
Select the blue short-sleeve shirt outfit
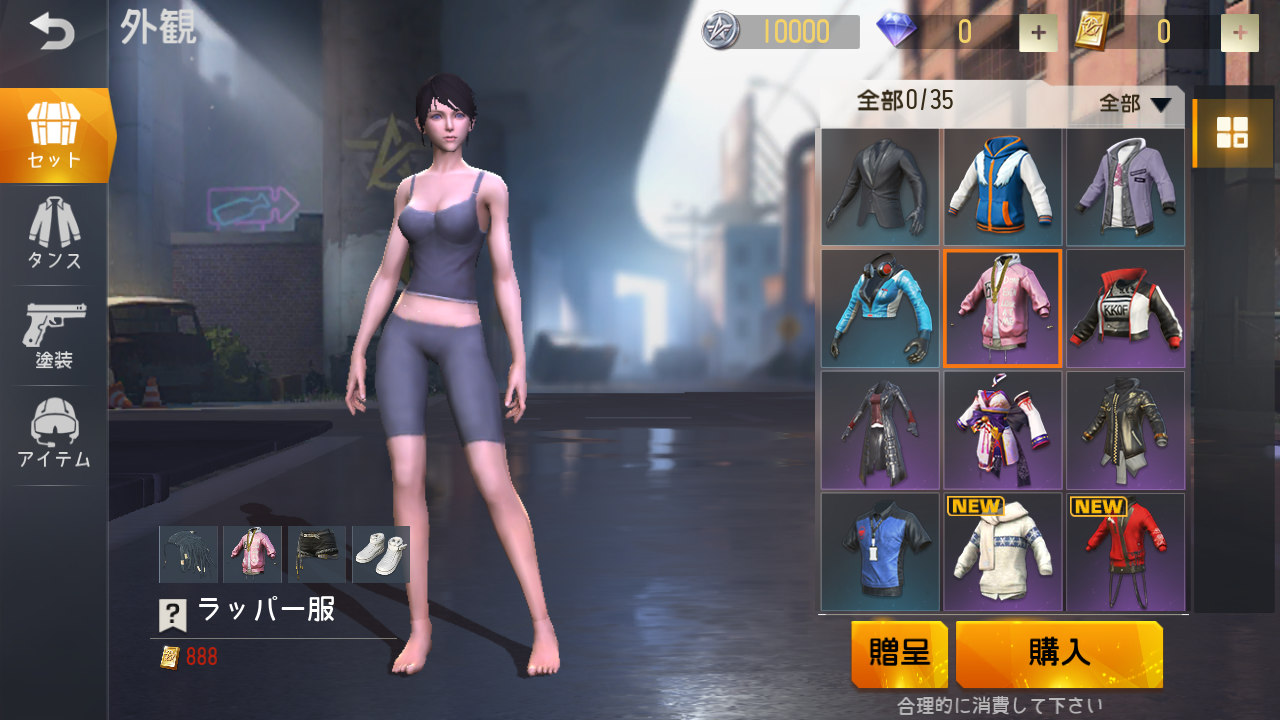pos(880,552)
